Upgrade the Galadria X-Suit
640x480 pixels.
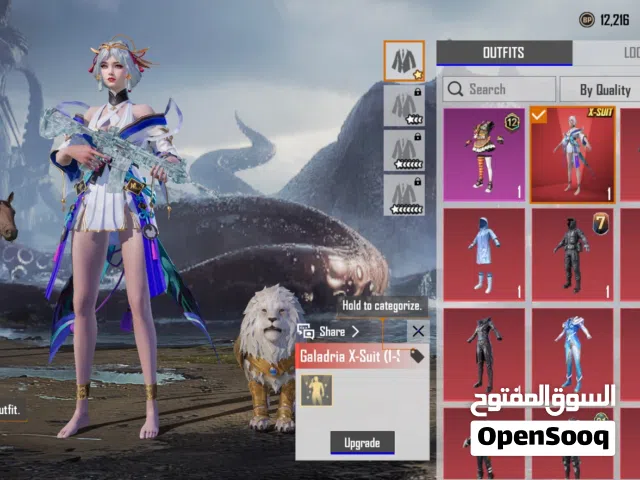pos(362,442)
